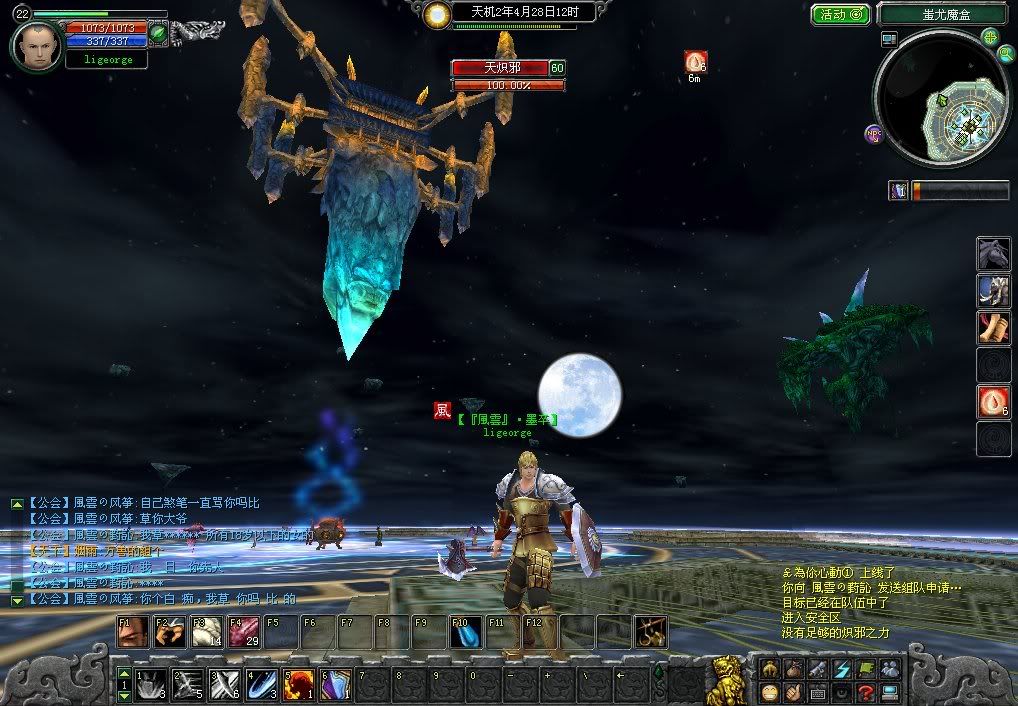Use the red blood drop item slot
This screenshot has height=706, width=1018.
tap(993, 402)
